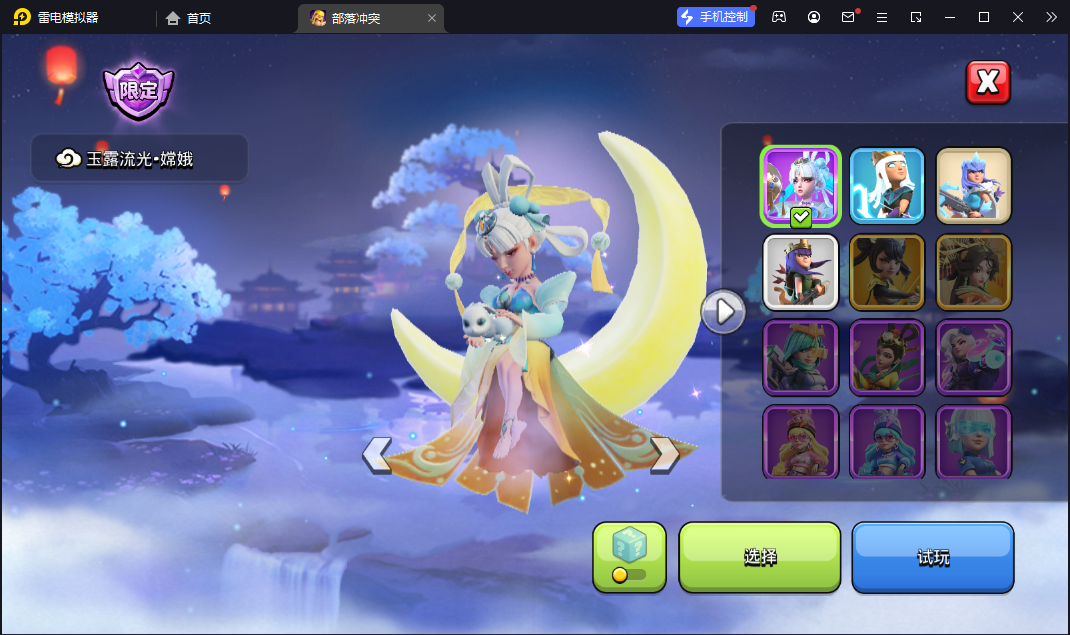
Task: Pick the queen skin with cyan visor
Action: [x=973, y=441]
